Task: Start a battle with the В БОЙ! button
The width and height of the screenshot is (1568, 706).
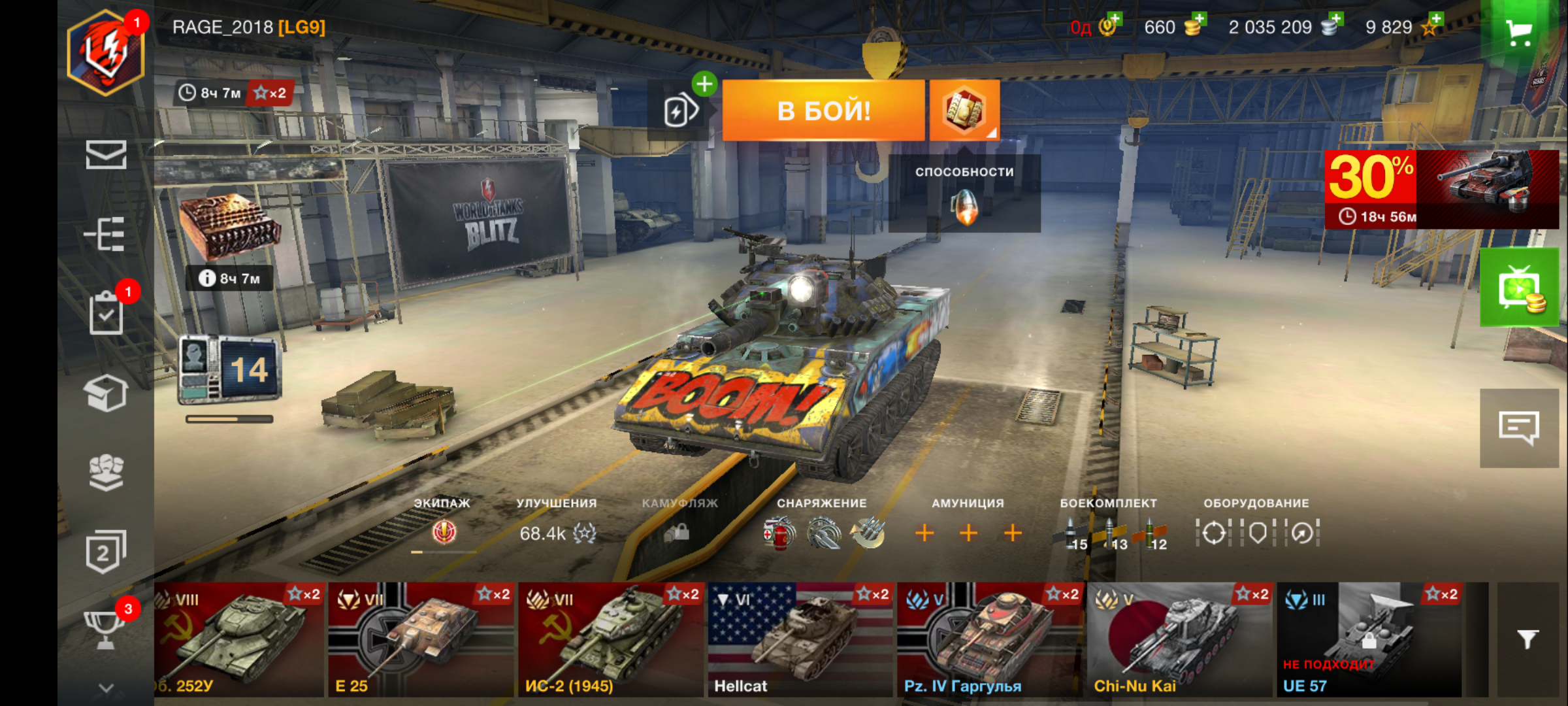Action: tap(823, 110)
